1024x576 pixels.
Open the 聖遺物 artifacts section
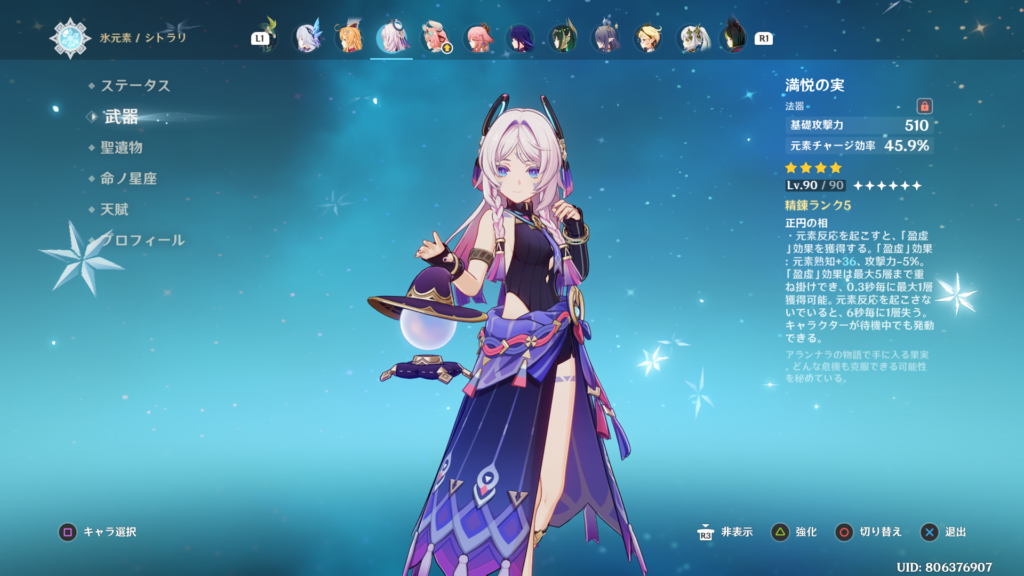tap(121, 148)
